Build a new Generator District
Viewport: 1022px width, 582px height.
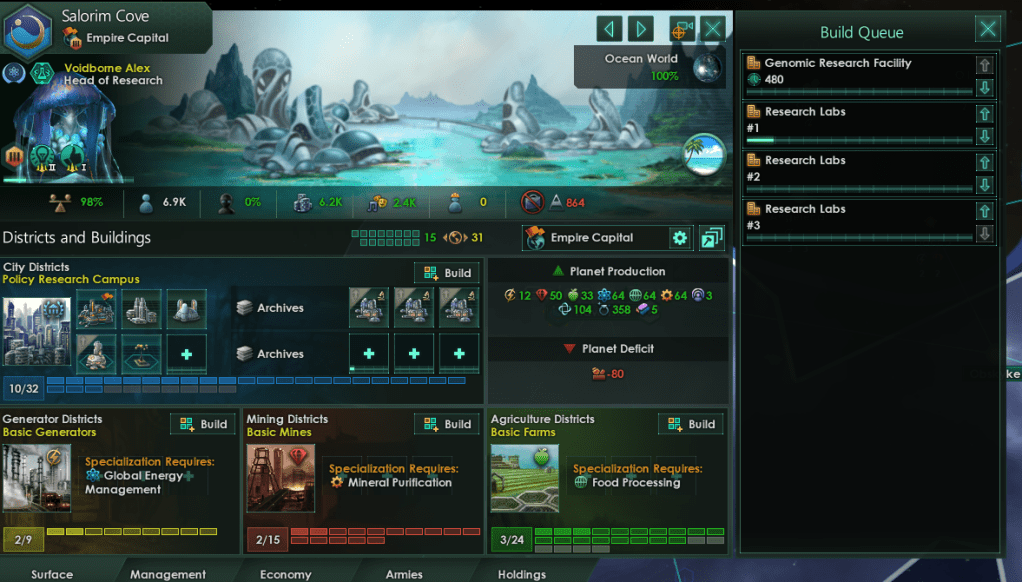point(203,424)
